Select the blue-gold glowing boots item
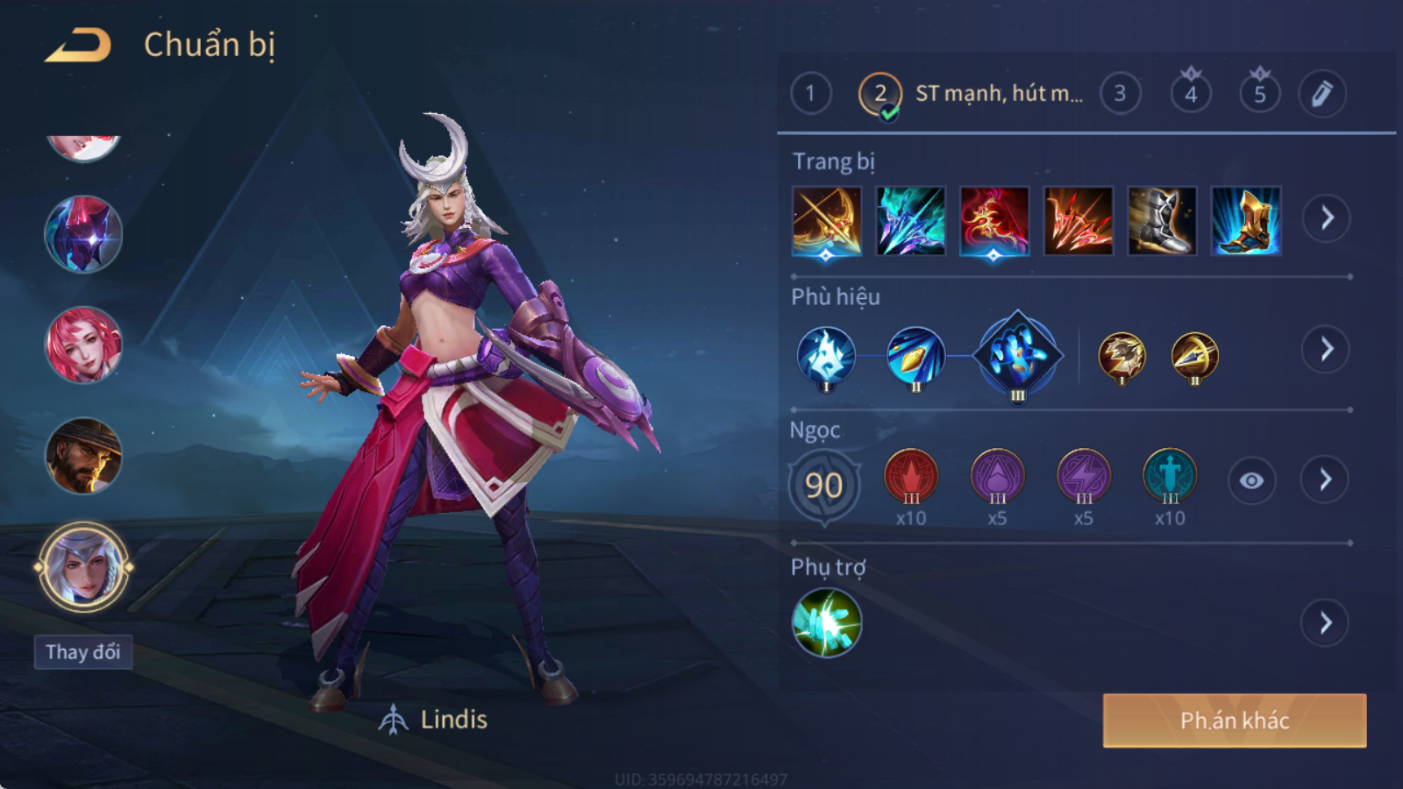The height and width of the screenshot is (789, 1403). click(x=1246, y=221)
